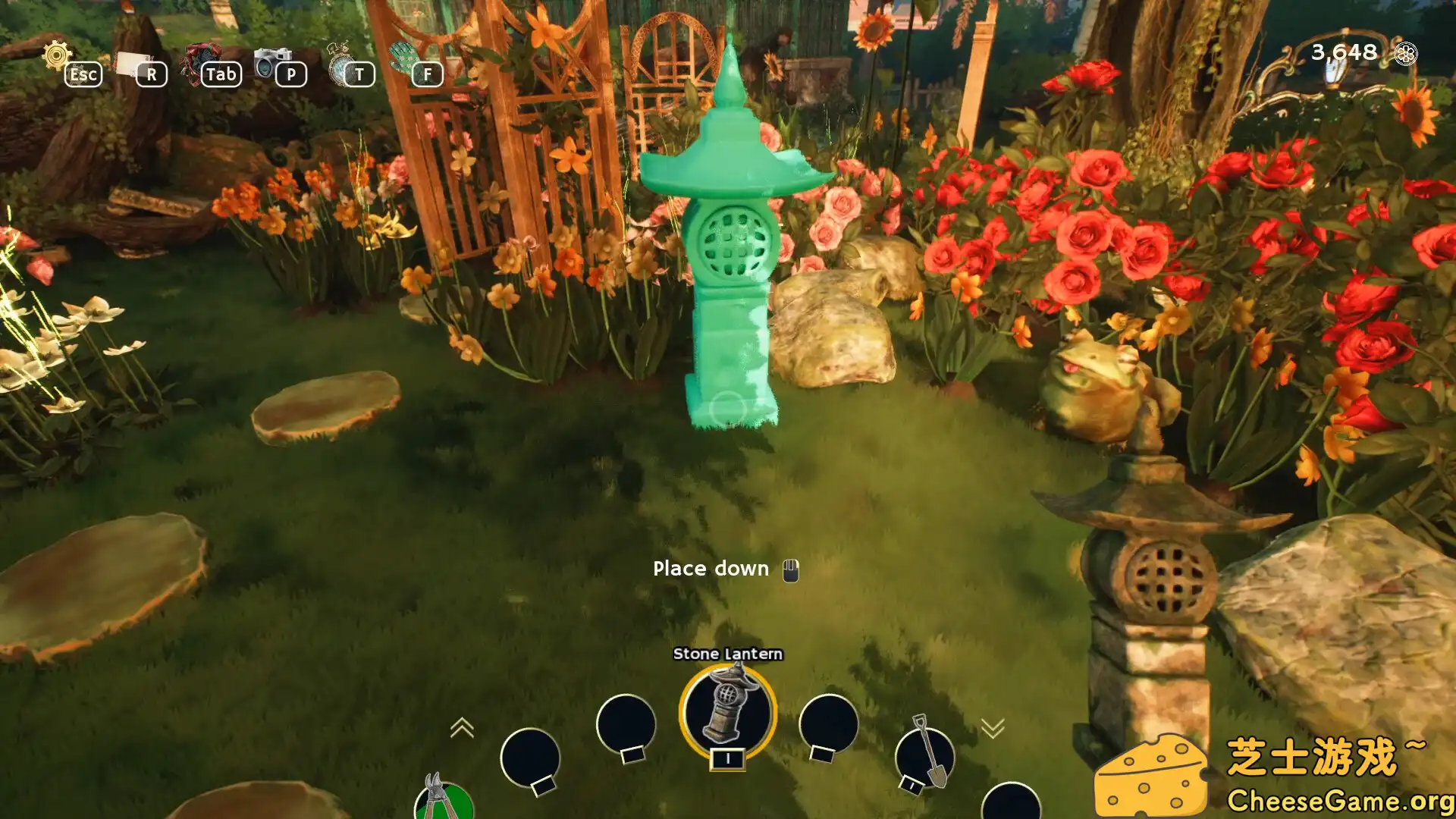The height and width of the screenshot is (819, 1456).
Task: Select the highlighted Stone Lantern slot
Action: [726, 711]
